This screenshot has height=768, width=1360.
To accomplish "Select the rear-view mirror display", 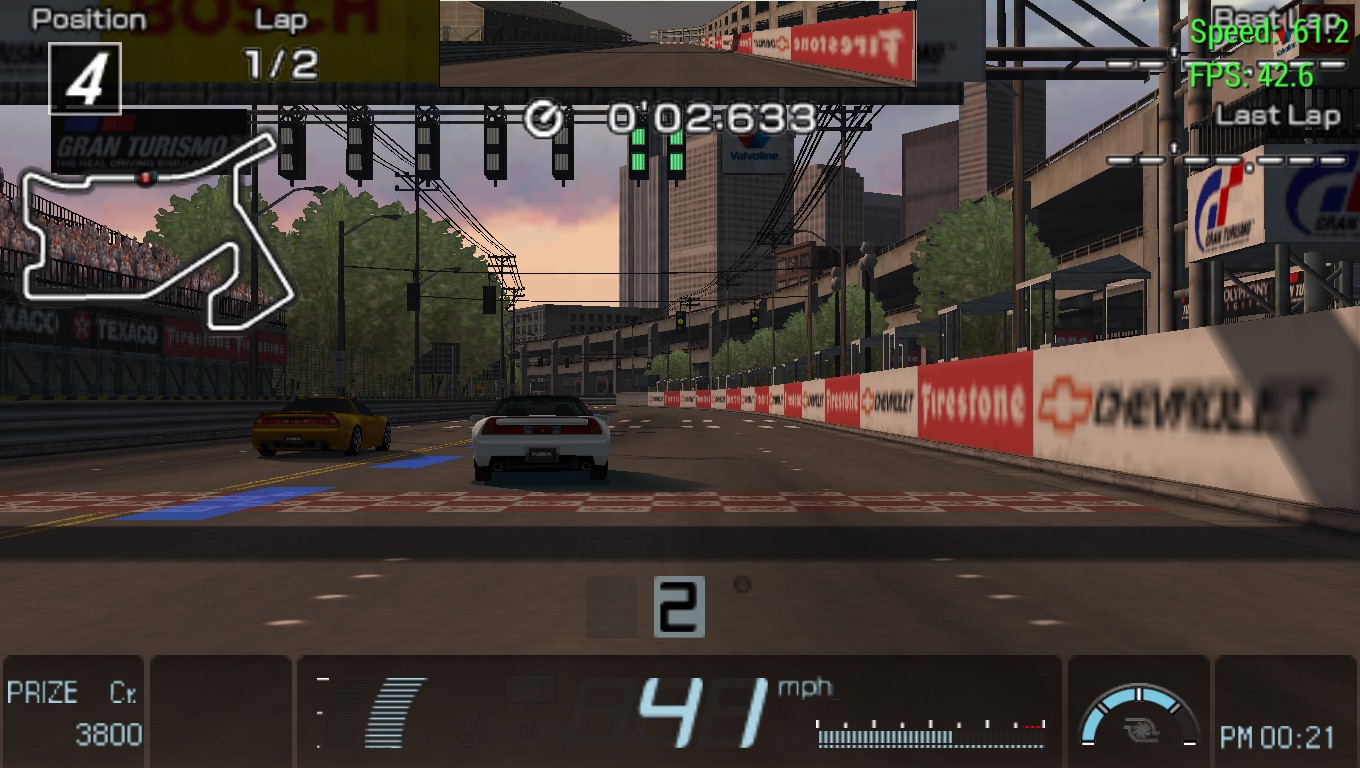I will pyautogui.click(x=677, y=43).
